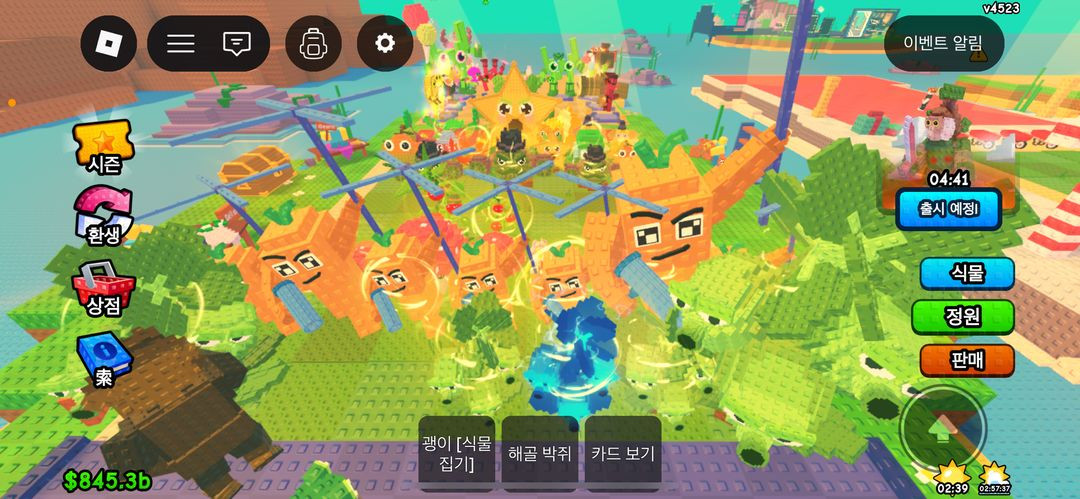The height and width of the screenshot is (499, 1080).
Task: Click the sun boost timer showing 02:39
Action: pyautogui.click(x=950, y=476)
